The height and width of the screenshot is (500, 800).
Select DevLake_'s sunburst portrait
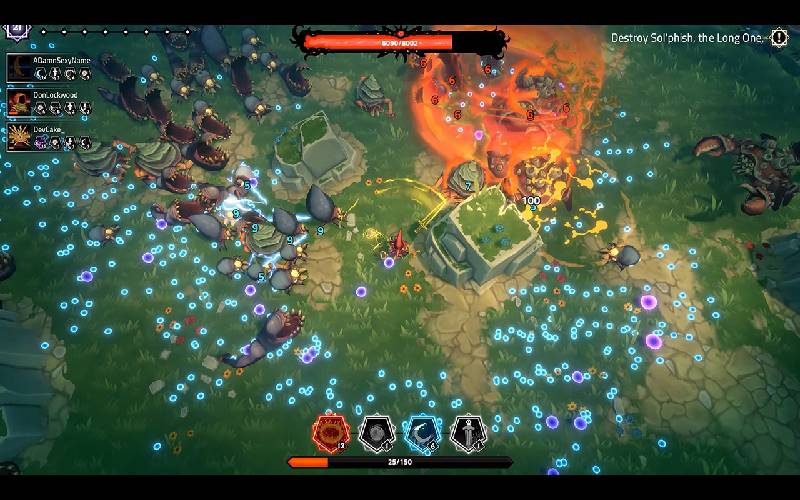19,137
